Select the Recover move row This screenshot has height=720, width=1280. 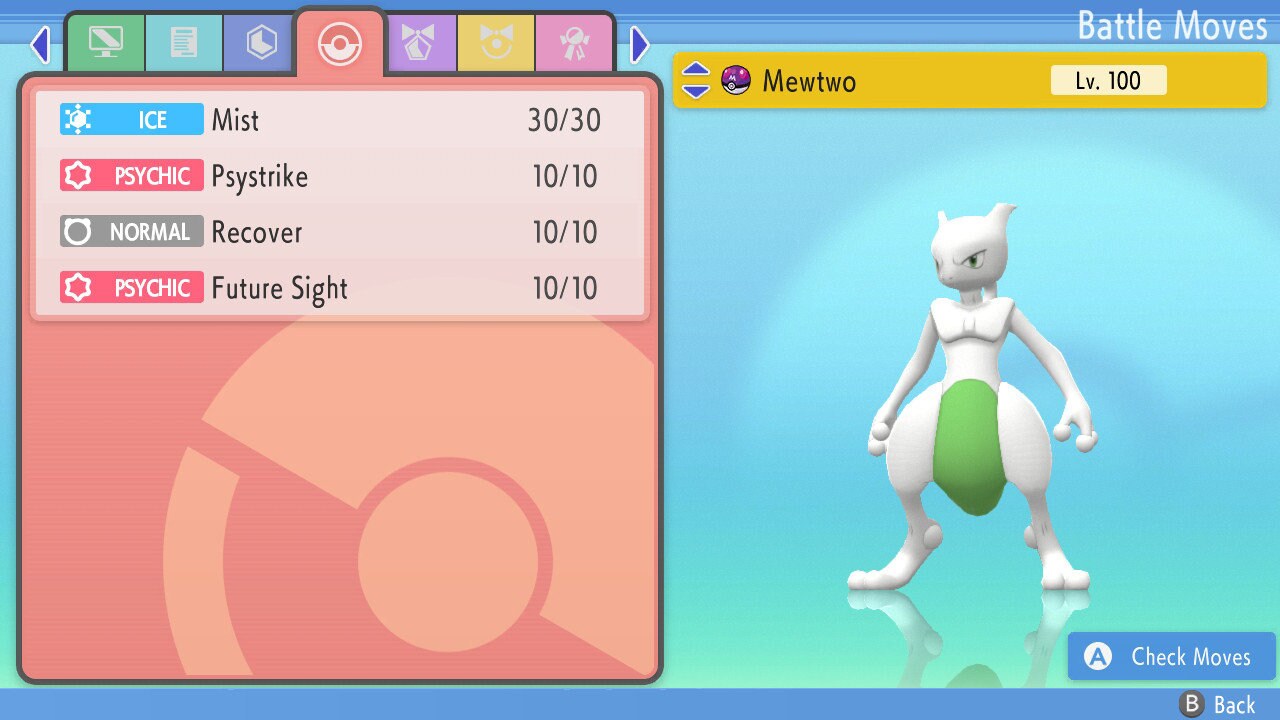pyautogui.click(x=340, y=232)
